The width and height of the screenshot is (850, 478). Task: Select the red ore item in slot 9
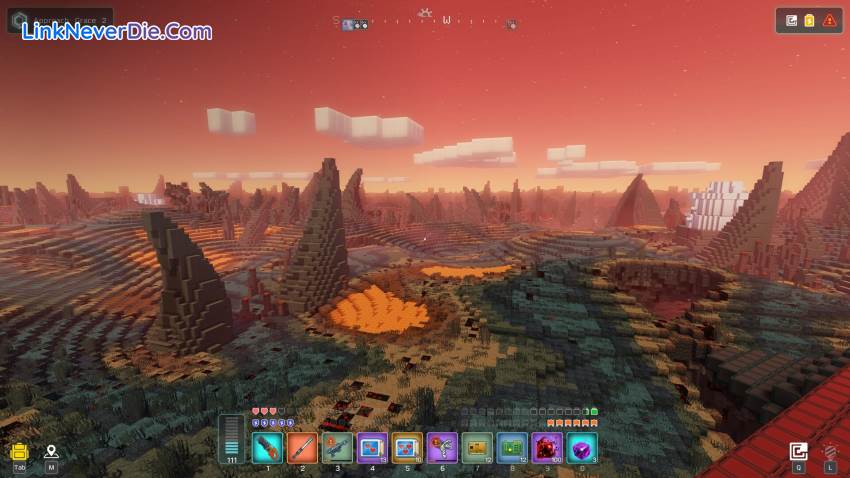(x=547, y=447)
